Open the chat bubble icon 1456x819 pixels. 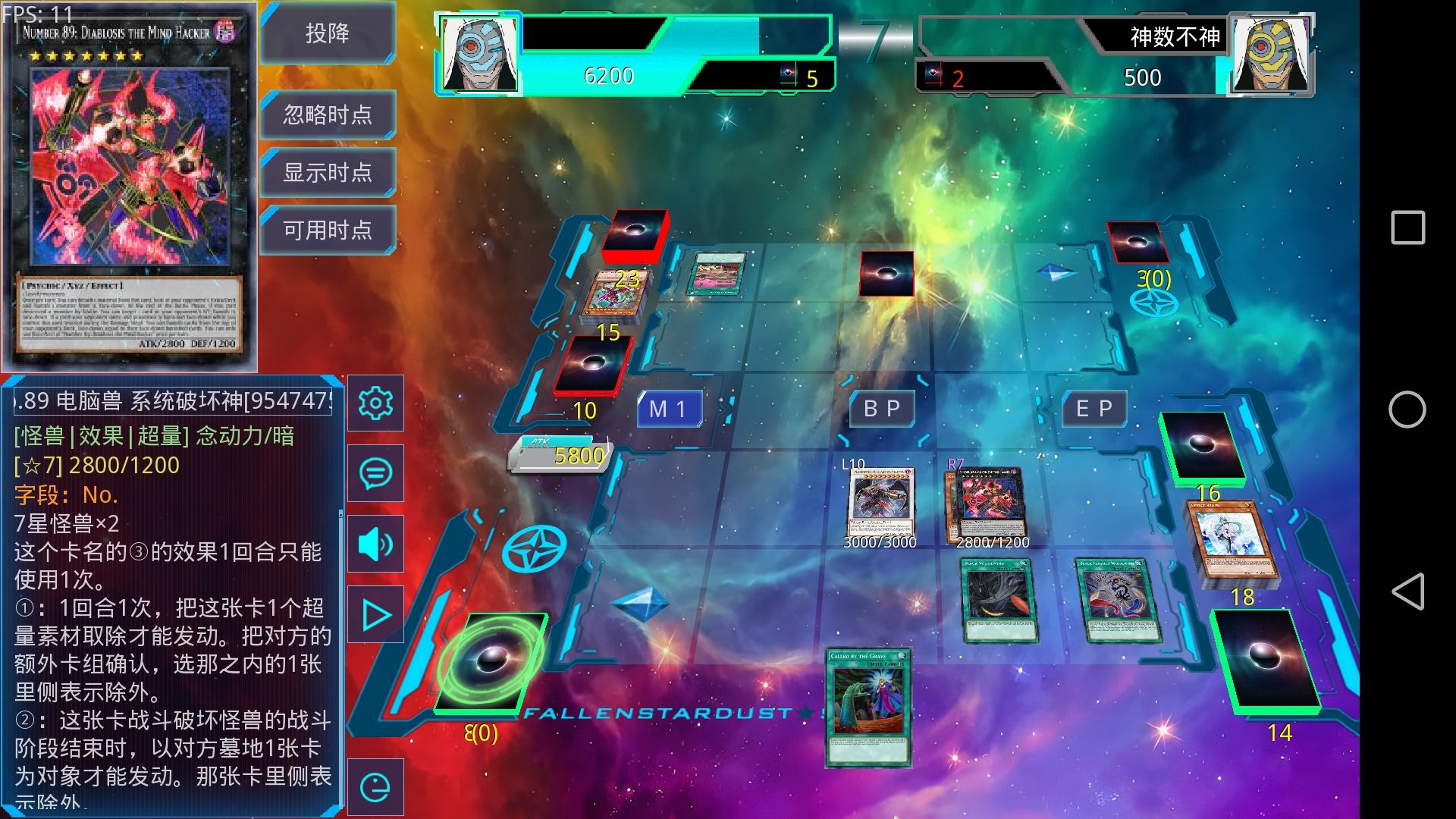click(375, 473)
